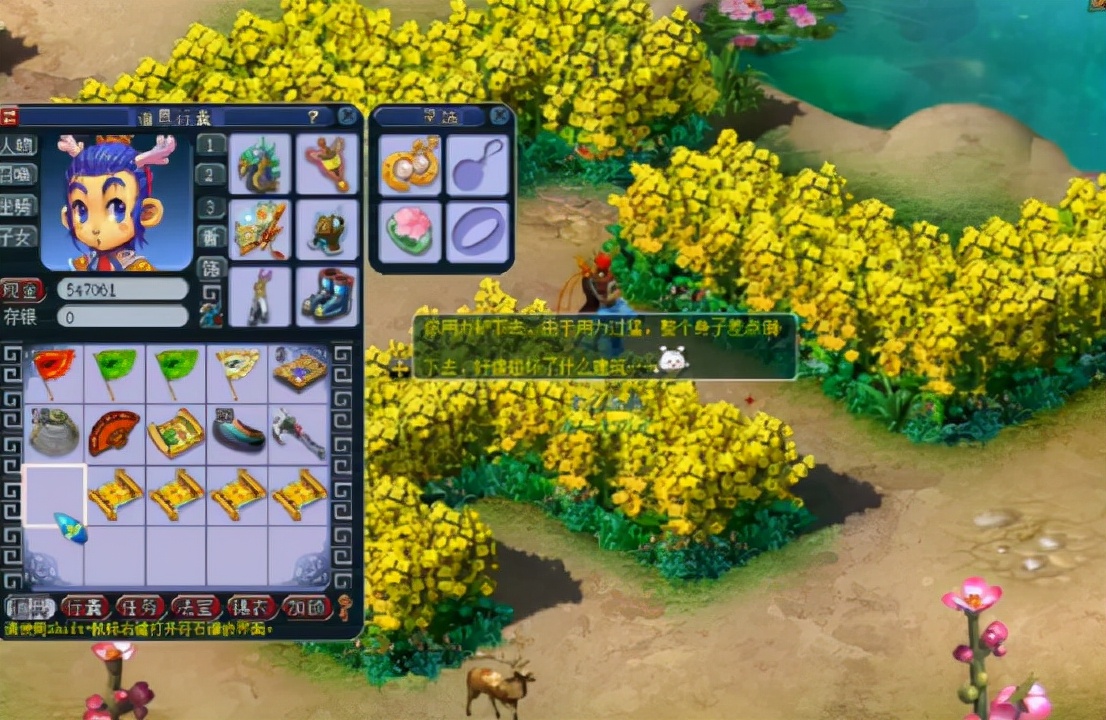Open the 子女 children tab

point(18,237)
